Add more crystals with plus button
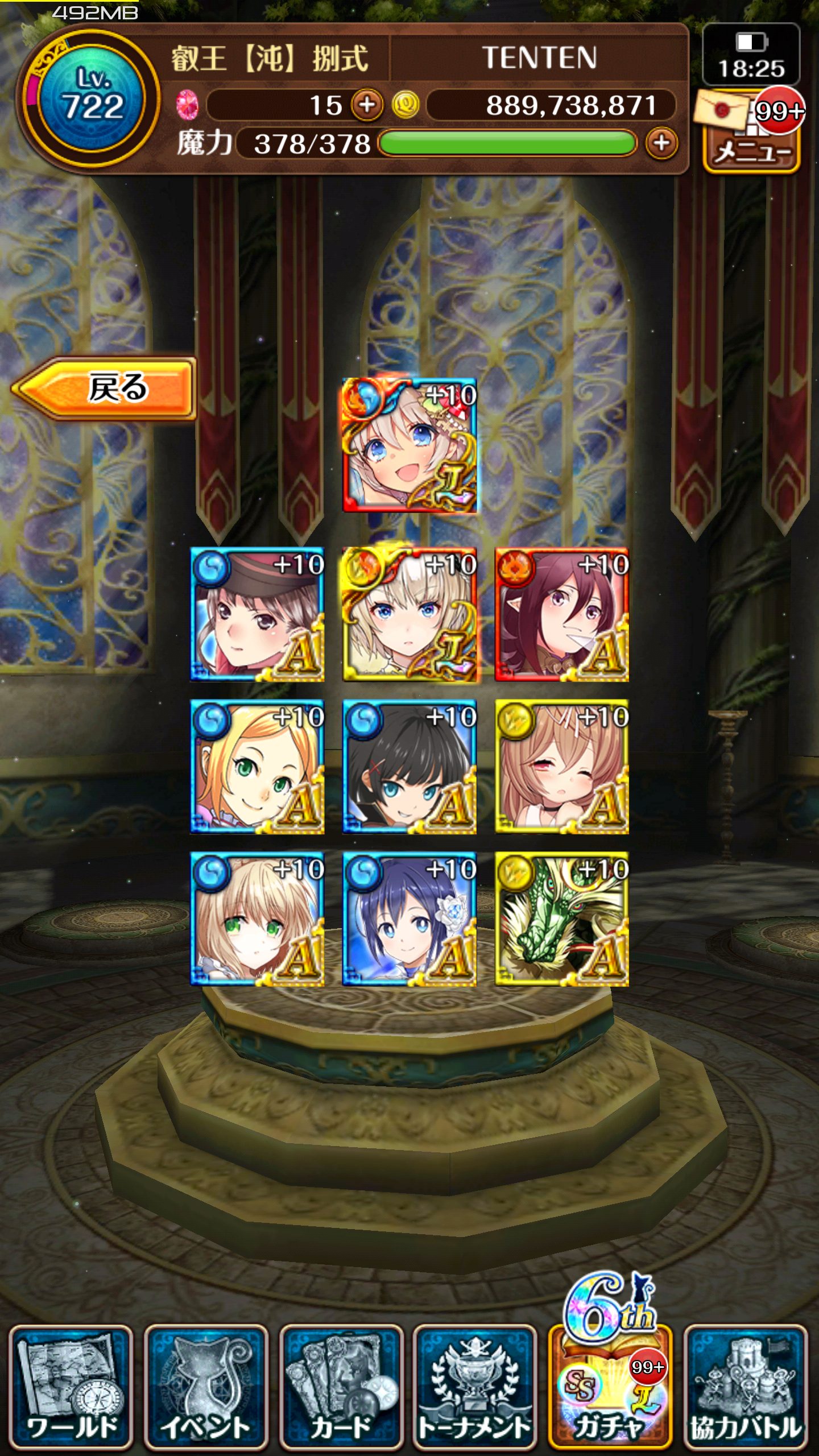Viewport: 819px width, 1456px height. pyautogui.click(x=367, y=105)
